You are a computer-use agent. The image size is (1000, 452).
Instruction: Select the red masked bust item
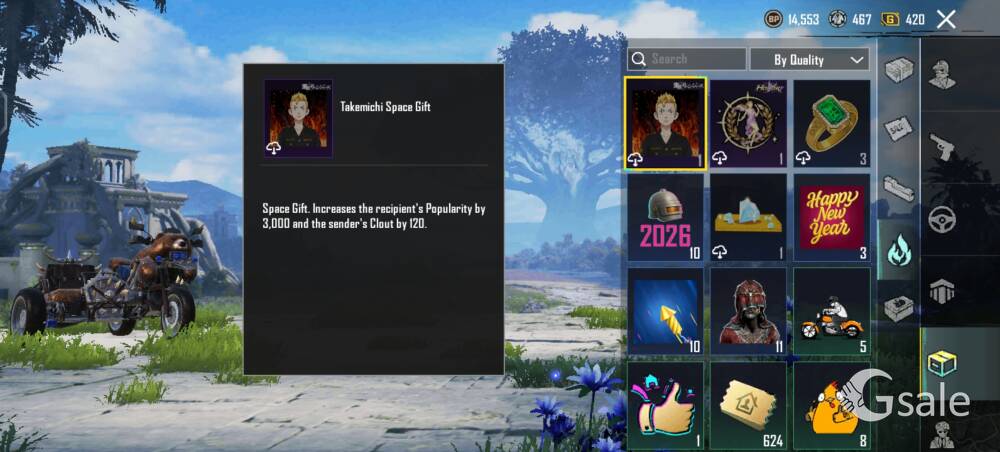[x=748, y=311]
